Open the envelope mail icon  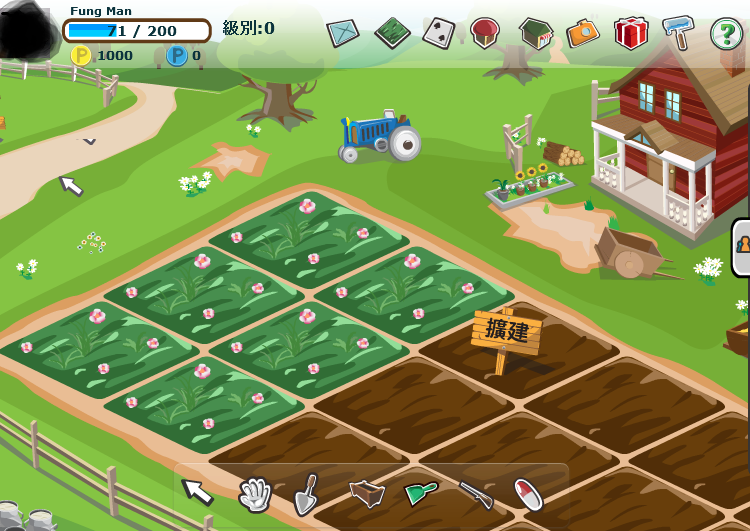click(343, 33)
